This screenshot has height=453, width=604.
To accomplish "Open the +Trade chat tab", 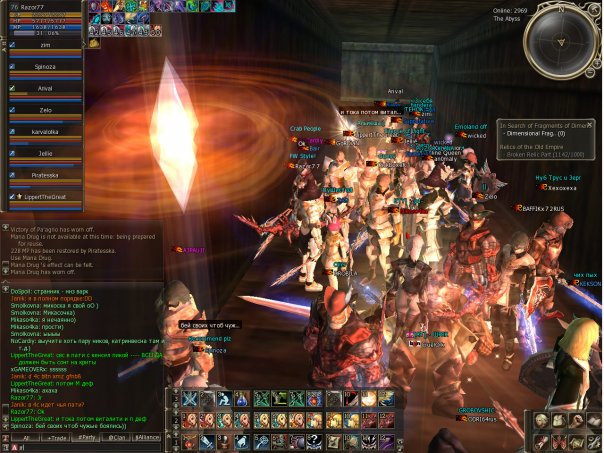I will coord(56,438).
